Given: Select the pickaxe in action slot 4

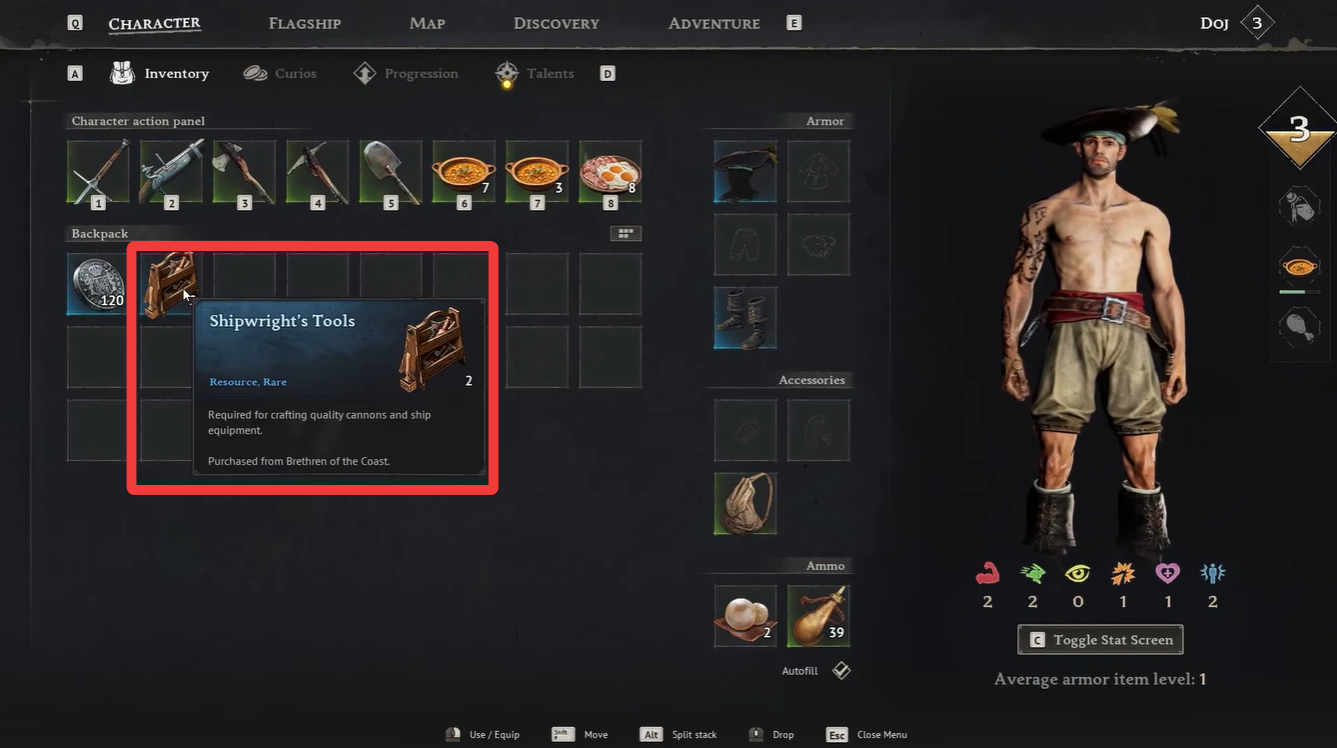Looking at the screenshot, I should coord(317,172).
